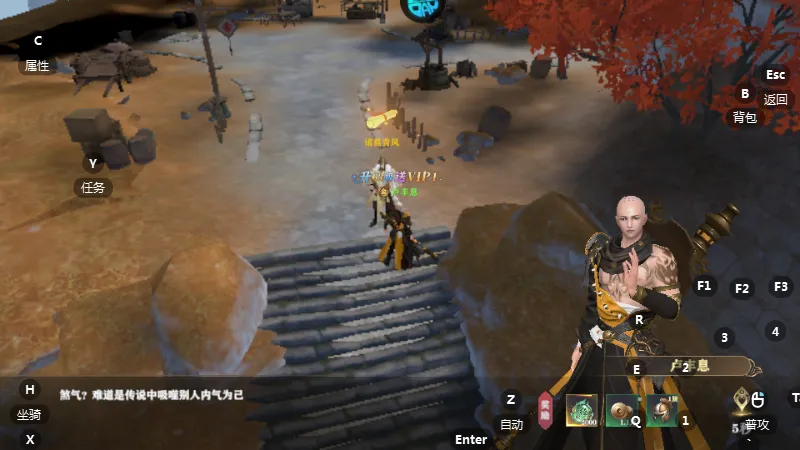Screen dimensions: 800x450
Task: Open the 任务 quest log
Action: point(93,187)
